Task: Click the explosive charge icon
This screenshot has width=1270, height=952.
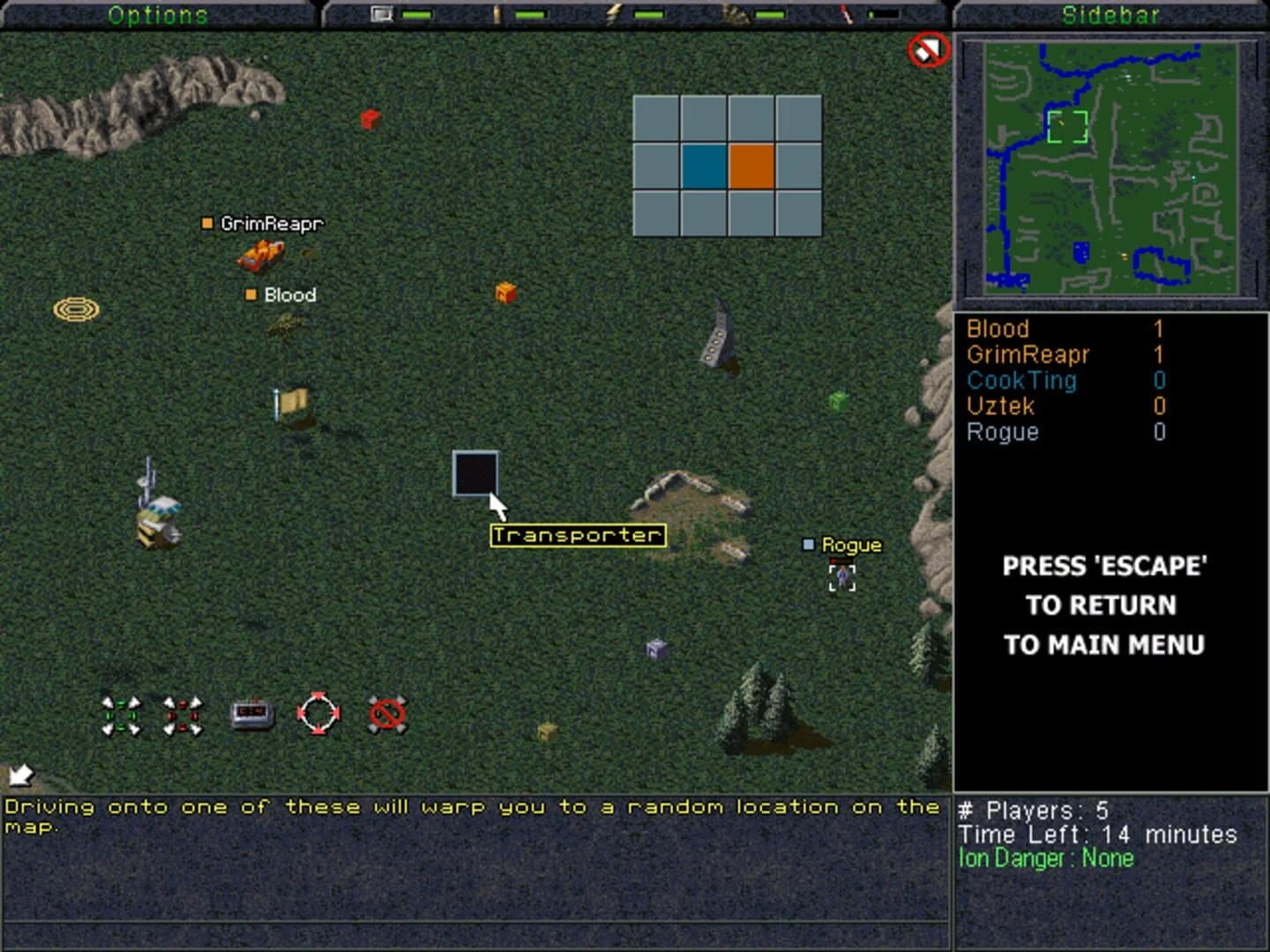Action: coord(251,712)
